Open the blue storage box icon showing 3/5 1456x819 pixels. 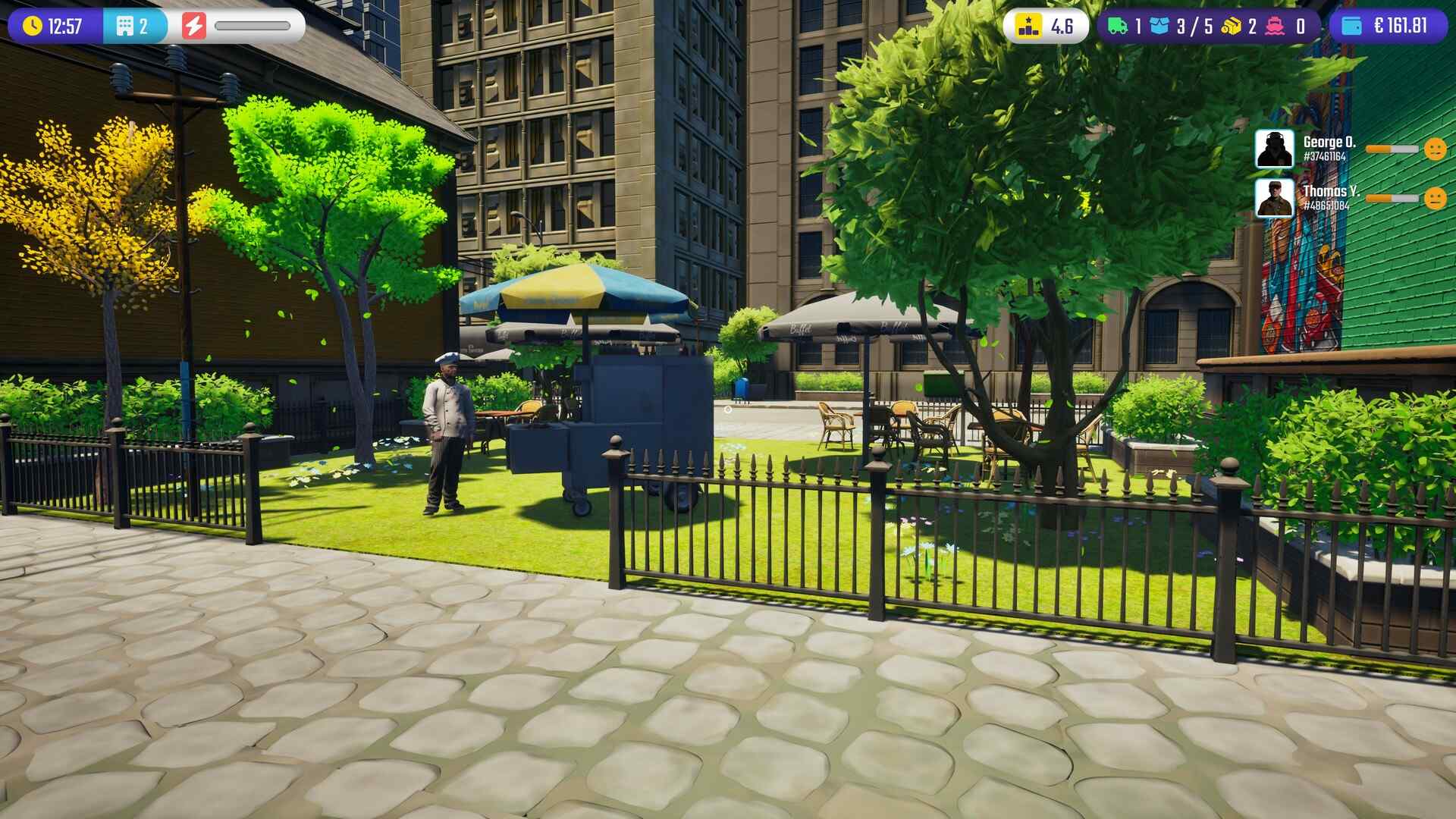click(1160, 24)
